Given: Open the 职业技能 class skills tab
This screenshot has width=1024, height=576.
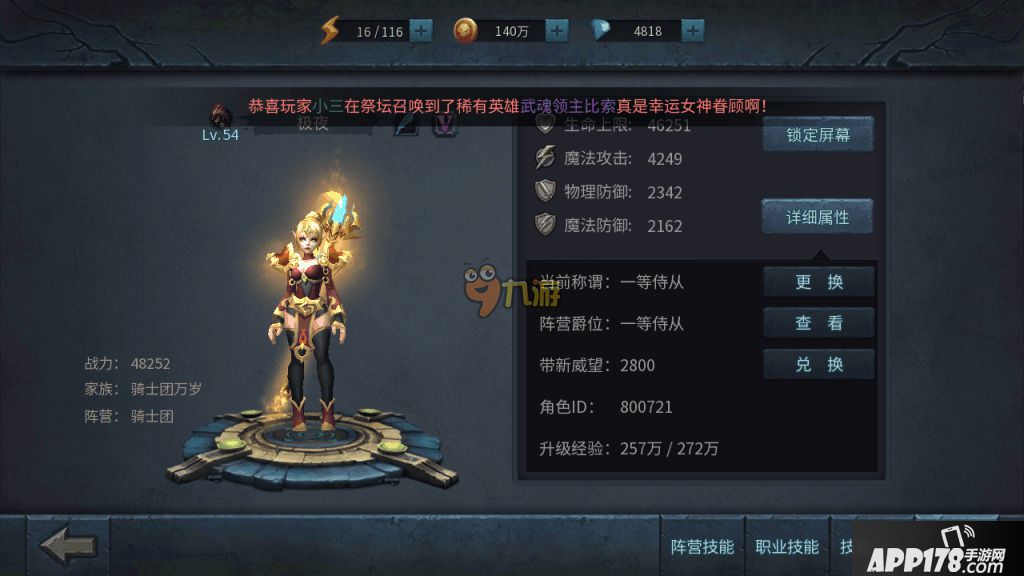Looking at the screenshot, I should tap(788, 547).
